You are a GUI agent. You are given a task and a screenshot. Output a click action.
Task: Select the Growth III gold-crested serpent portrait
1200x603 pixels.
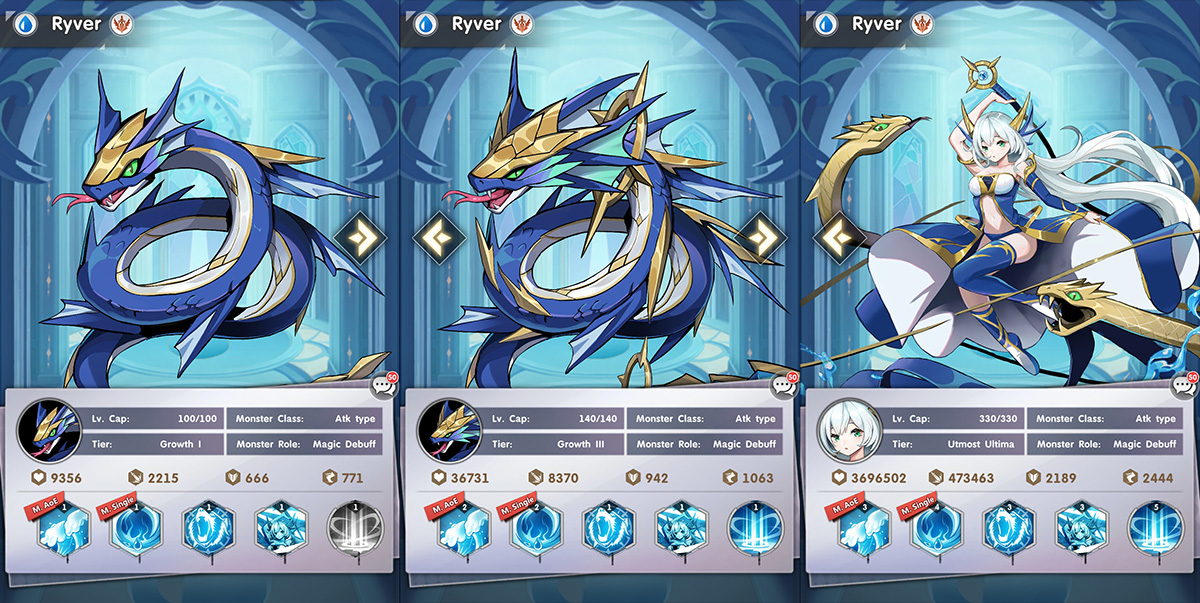443,430
